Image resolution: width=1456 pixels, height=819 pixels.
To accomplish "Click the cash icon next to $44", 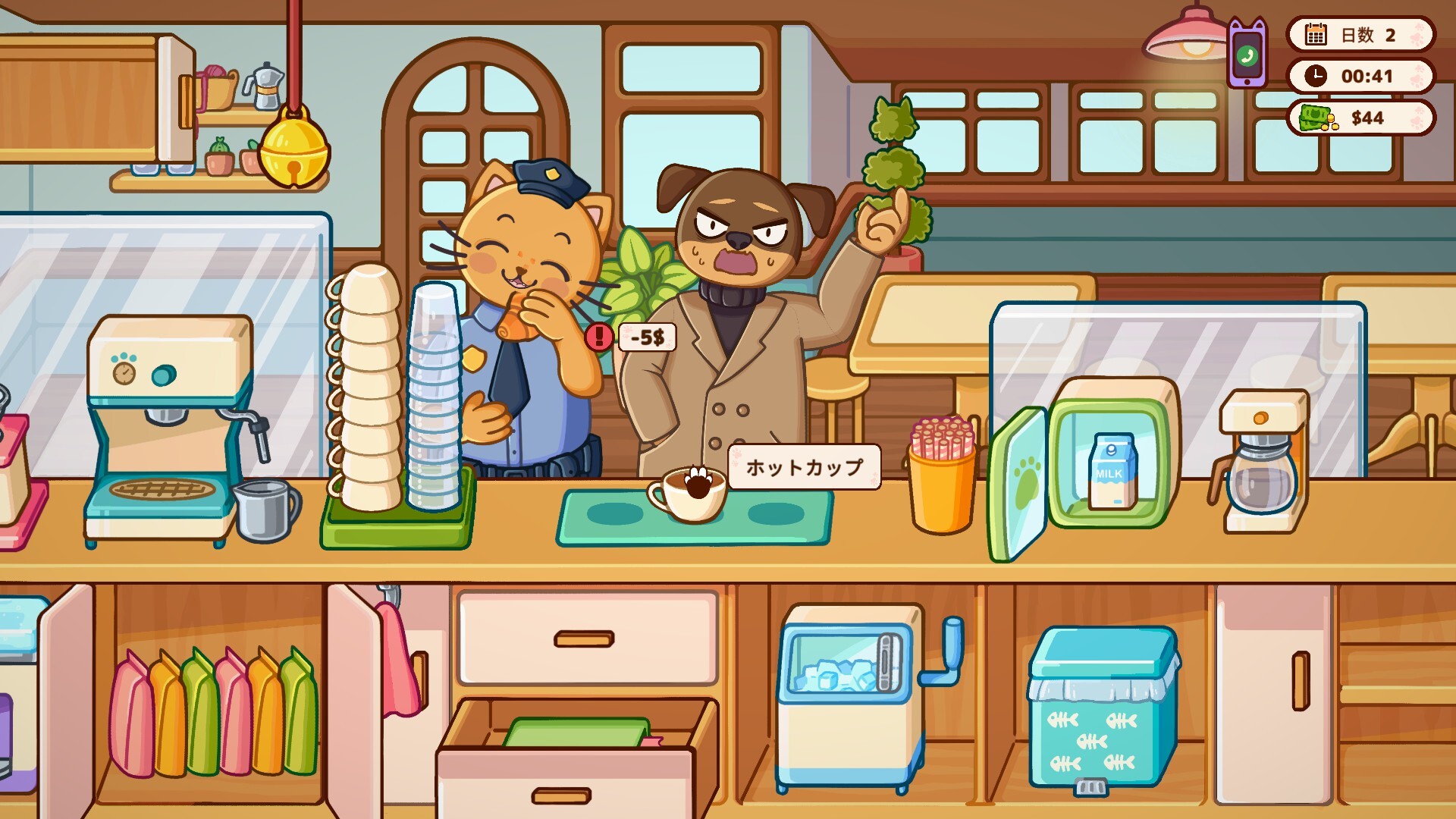I will pos(1314,117).
